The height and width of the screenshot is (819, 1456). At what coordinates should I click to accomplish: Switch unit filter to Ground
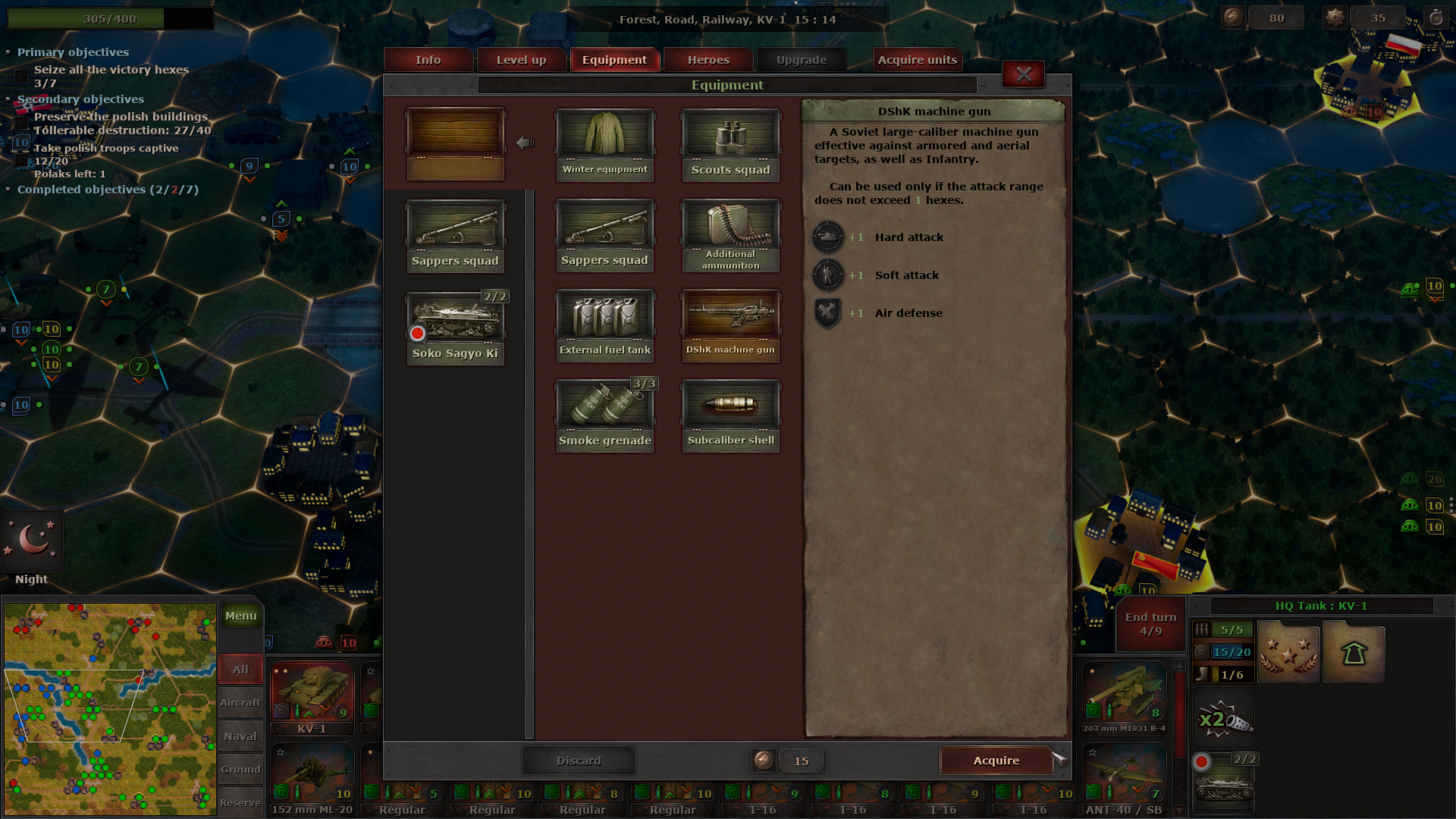pyautogui.click(x=240, y=769)
